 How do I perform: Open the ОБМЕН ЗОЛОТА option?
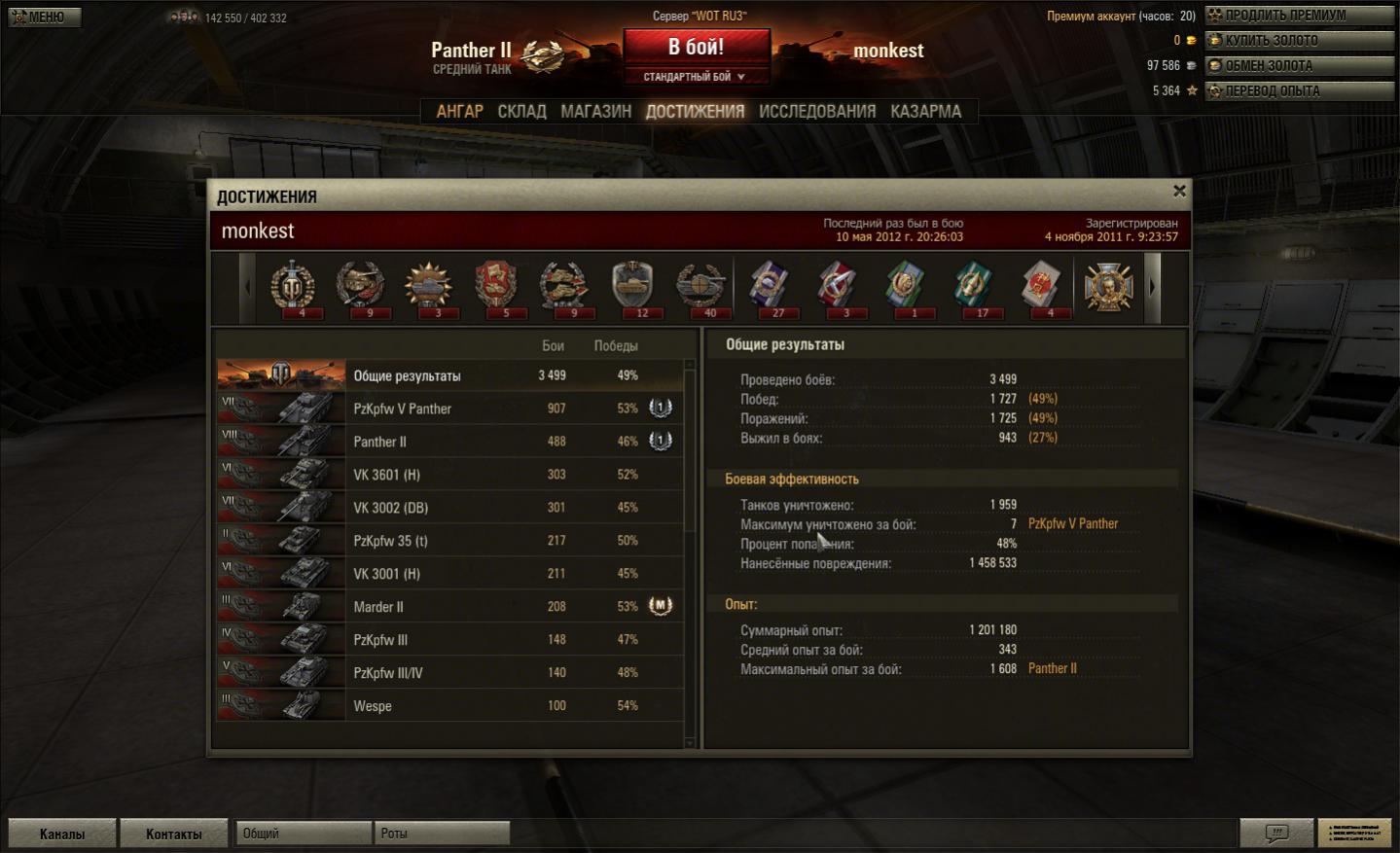click(1299, 66)
